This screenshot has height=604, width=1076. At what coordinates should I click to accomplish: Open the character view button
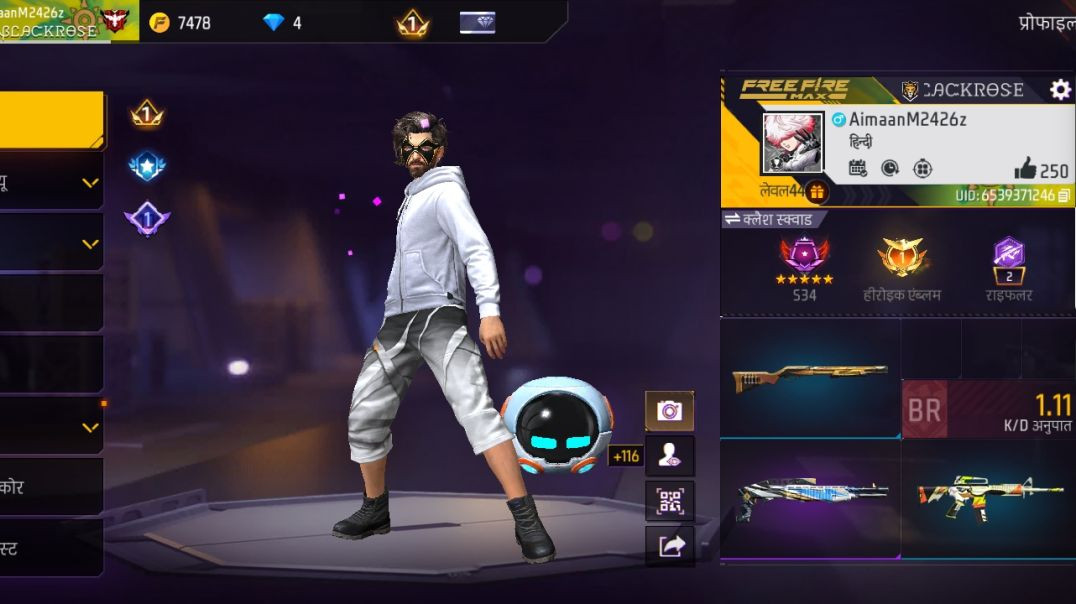tap(669, 456)
